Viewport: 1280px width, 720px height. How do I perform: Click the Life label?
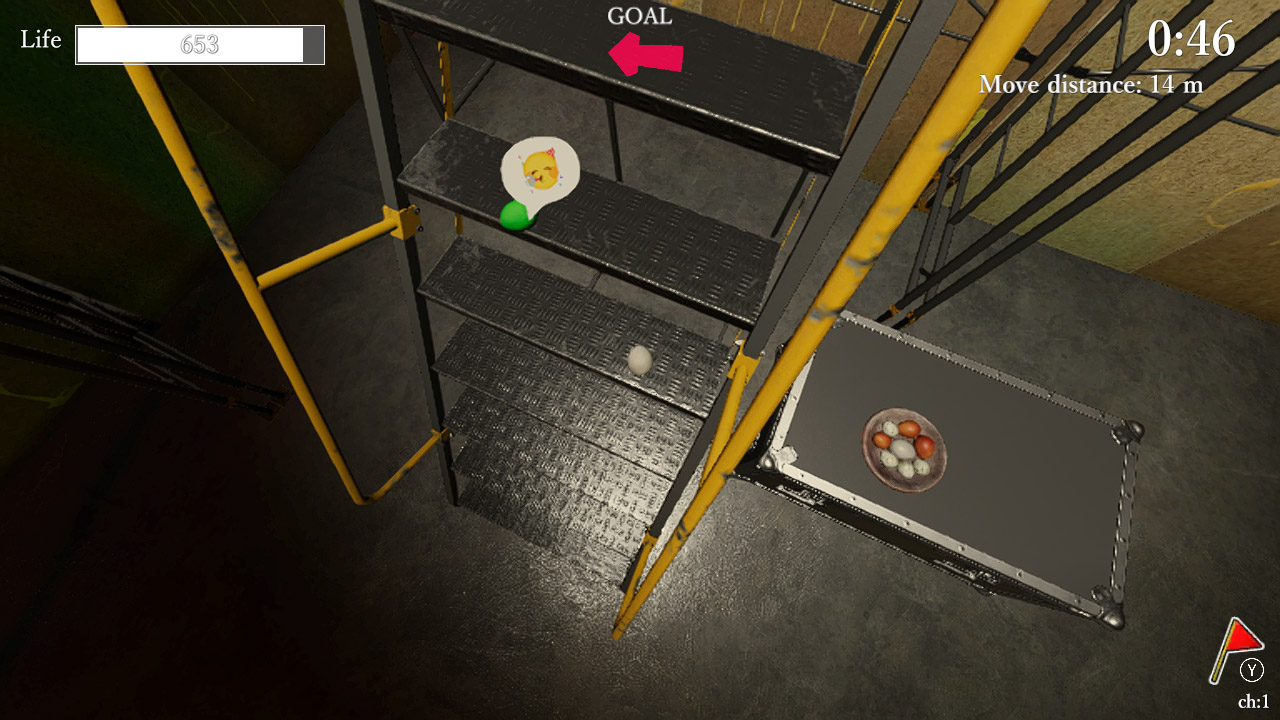tap(39, 41)
